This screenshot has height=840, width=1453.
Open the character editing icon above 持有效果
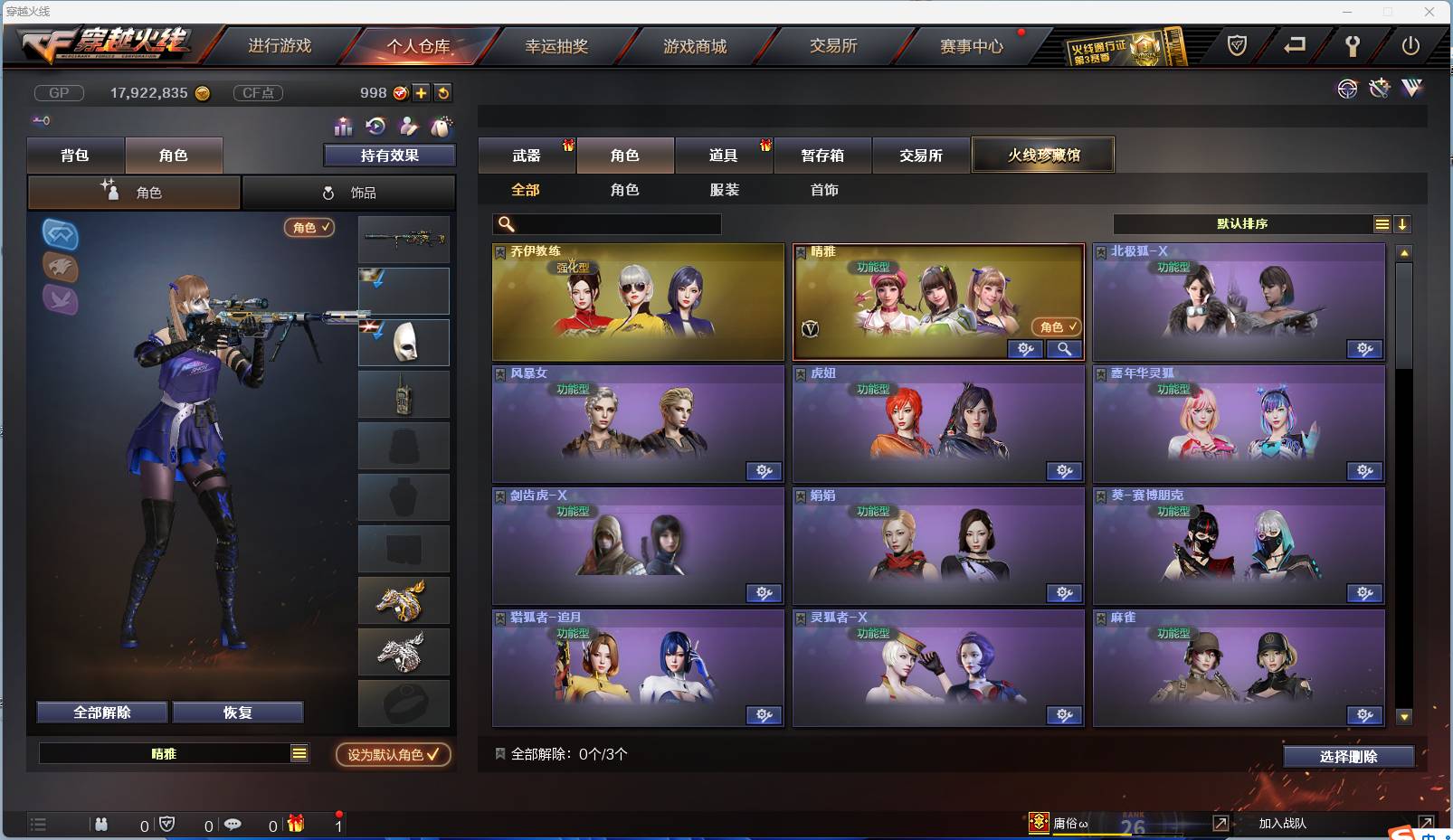pos(407,126)
